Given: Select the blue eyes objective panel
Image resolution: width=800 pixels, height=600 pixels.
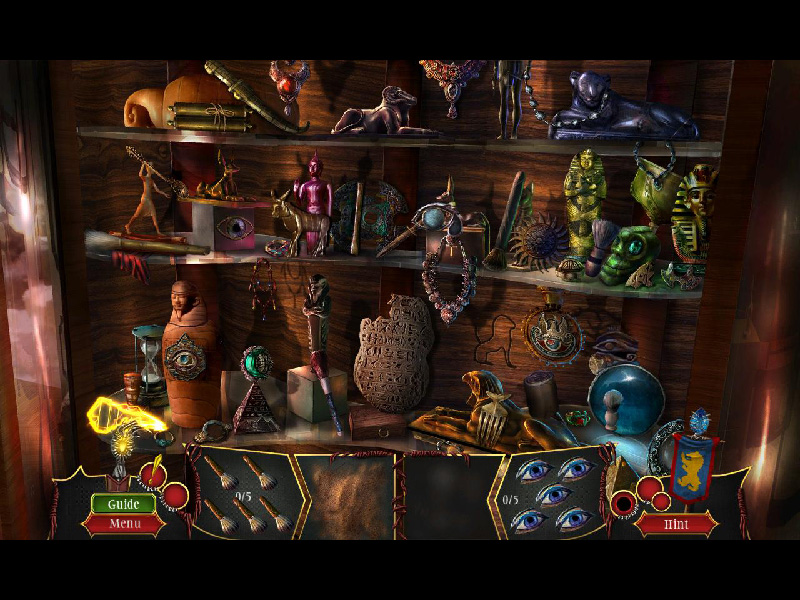Looking at the screenshot, I should (x=549, y=493).
